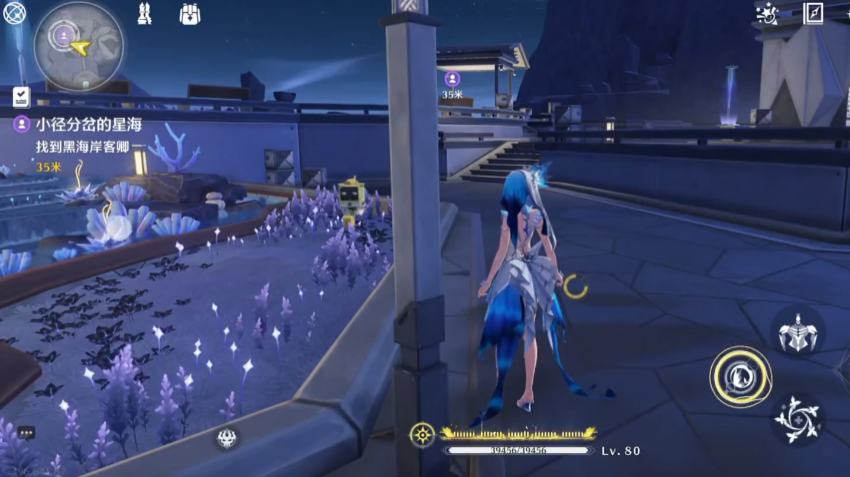850x477 pixels.
Task: Open the compass guidebook icon
Action: (814, 12)
